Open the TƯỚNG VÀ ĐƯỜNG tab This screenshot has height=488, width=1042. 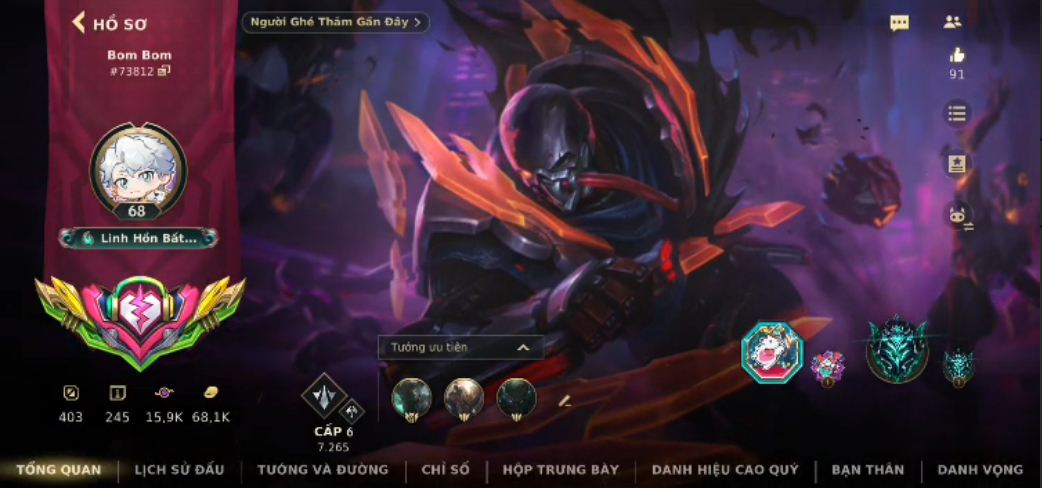[322, 469]
